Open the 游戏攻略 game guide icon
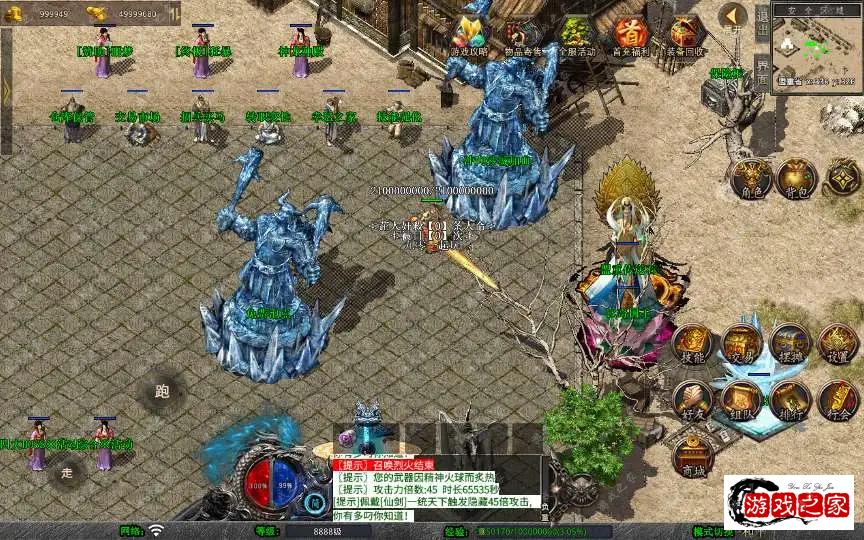Screen dimensions: 864x540 (470, 37)
